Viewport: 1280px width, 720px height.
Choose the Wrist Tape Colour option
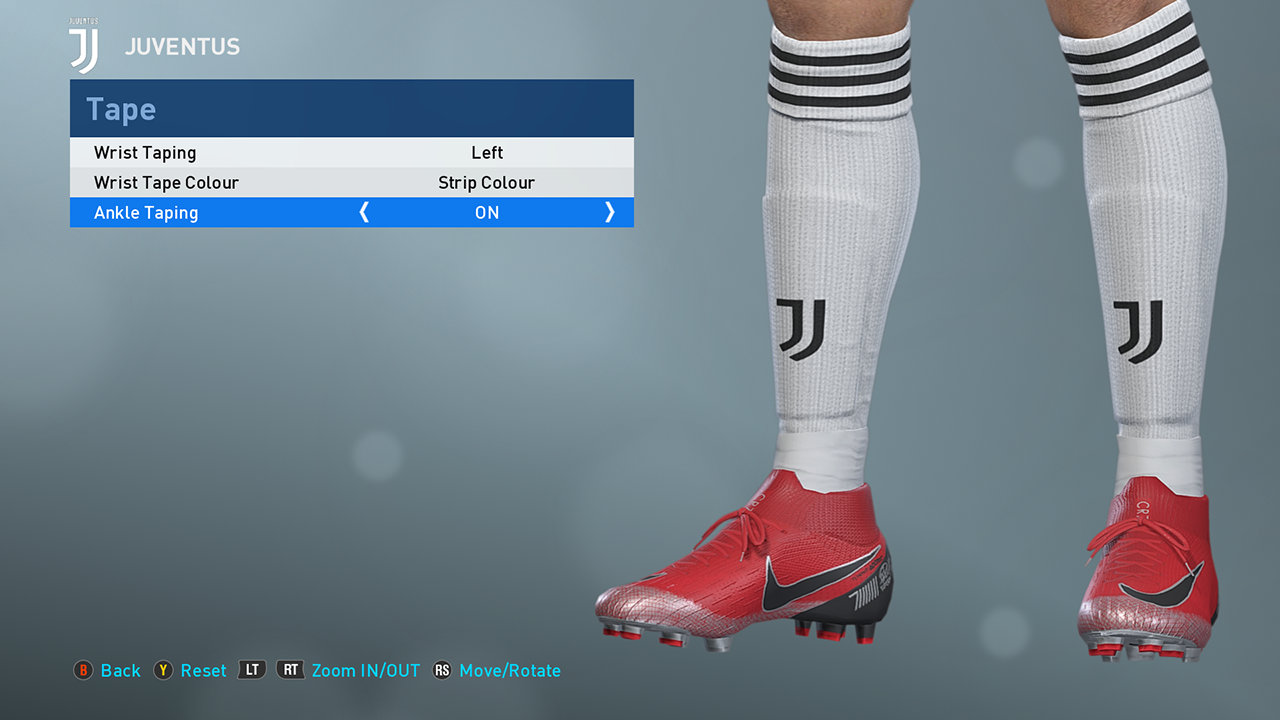point(351,183)
